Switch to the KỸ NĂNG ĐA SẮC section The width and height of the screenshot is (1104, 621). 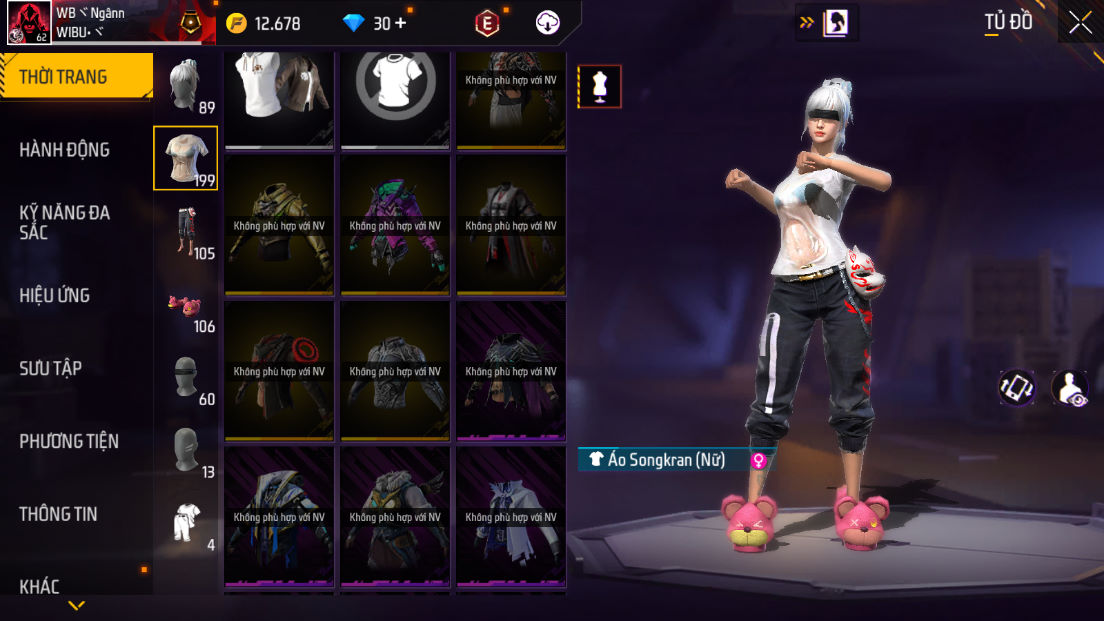pos(65,222)
